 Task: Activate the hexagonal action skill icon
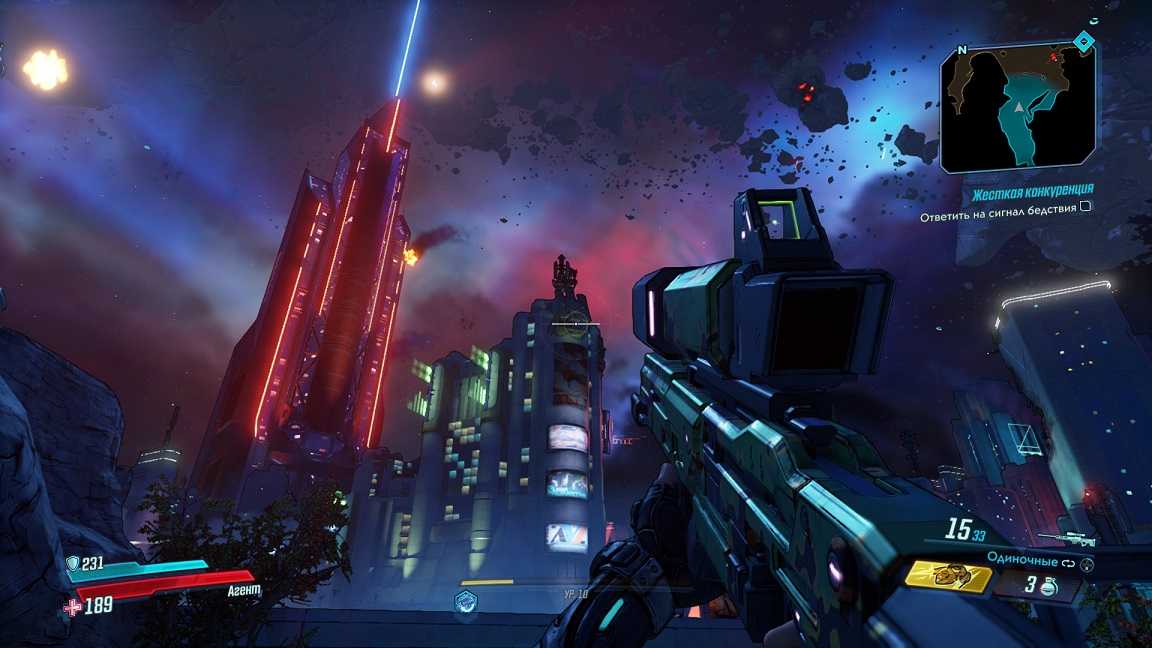click(x=465, y=601)
